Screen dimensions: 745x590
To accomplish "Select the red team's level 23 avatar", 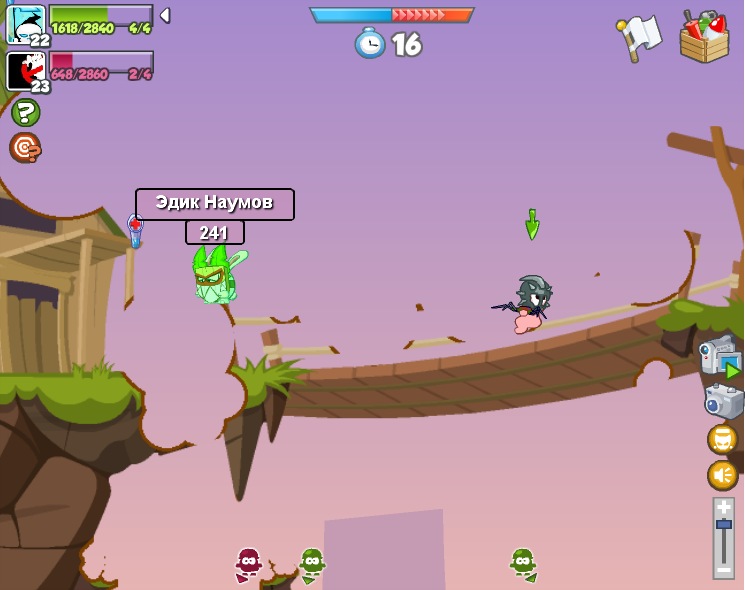I will click(25, 71).
